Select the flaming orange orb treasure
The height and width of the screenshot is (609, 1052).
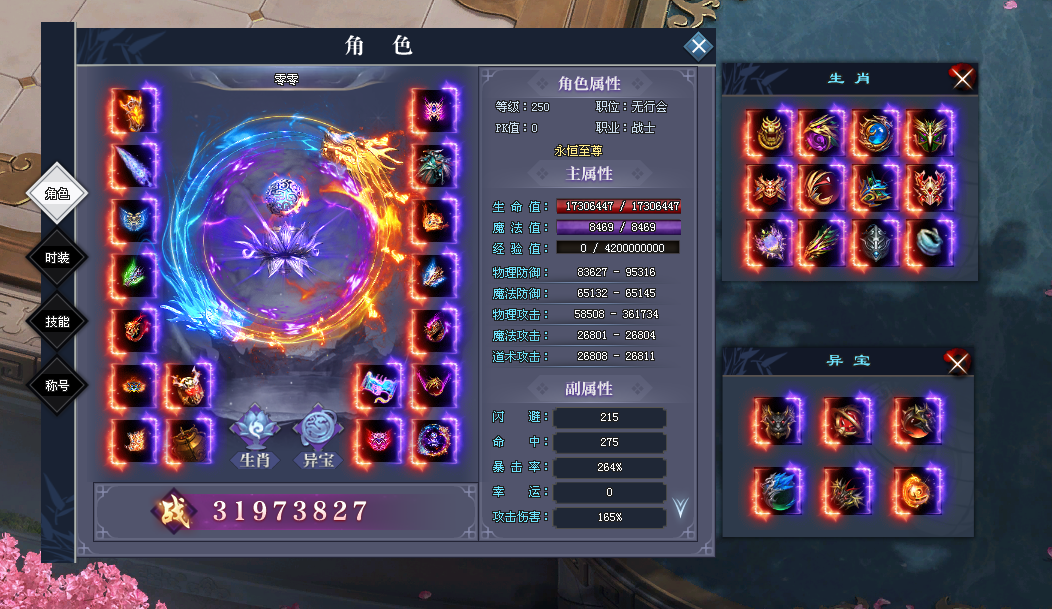pyautogui.click(x=915, y=489)
